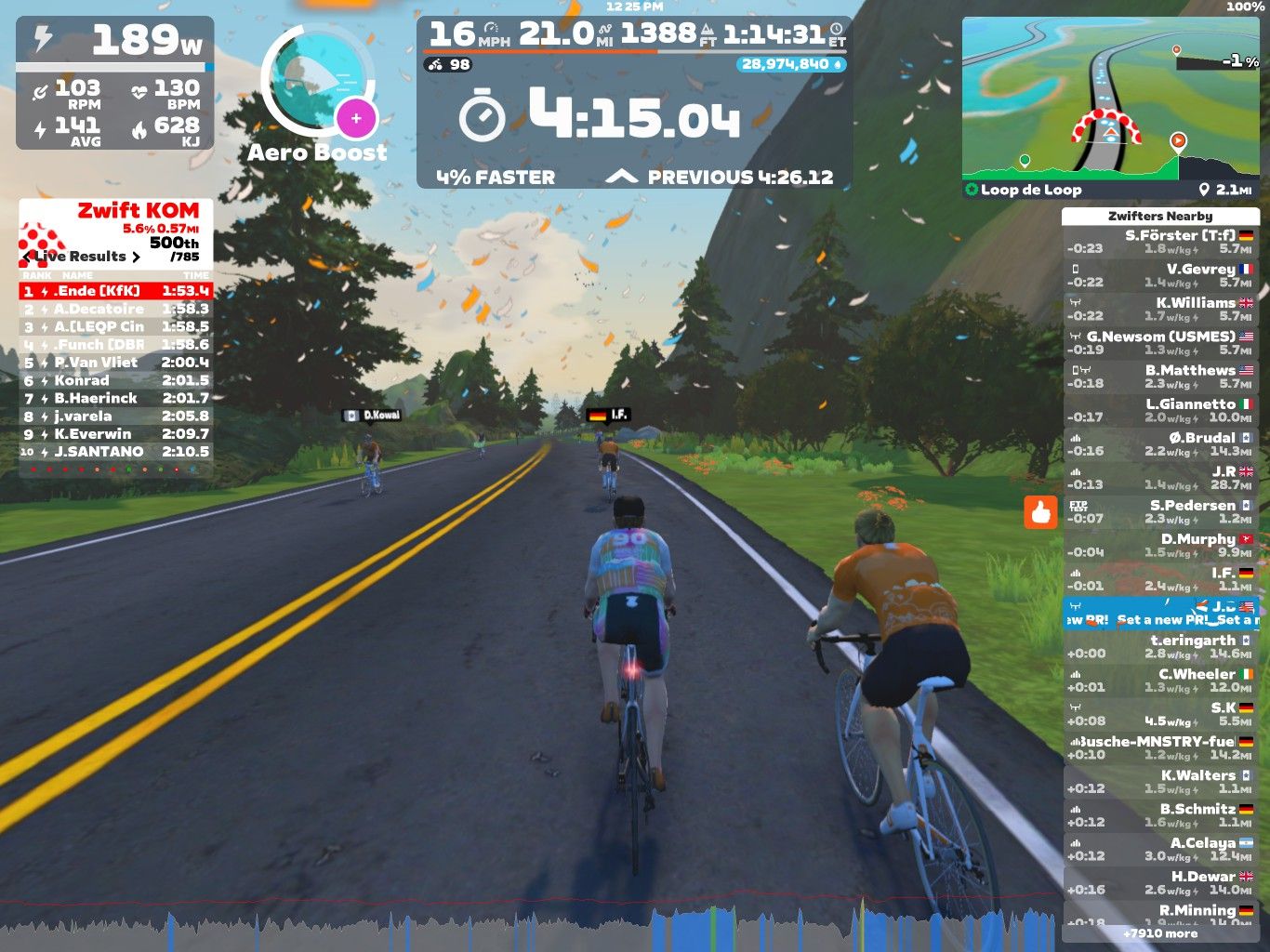
Task: Show the +7910 more riders
Action: pos(1159,933)
